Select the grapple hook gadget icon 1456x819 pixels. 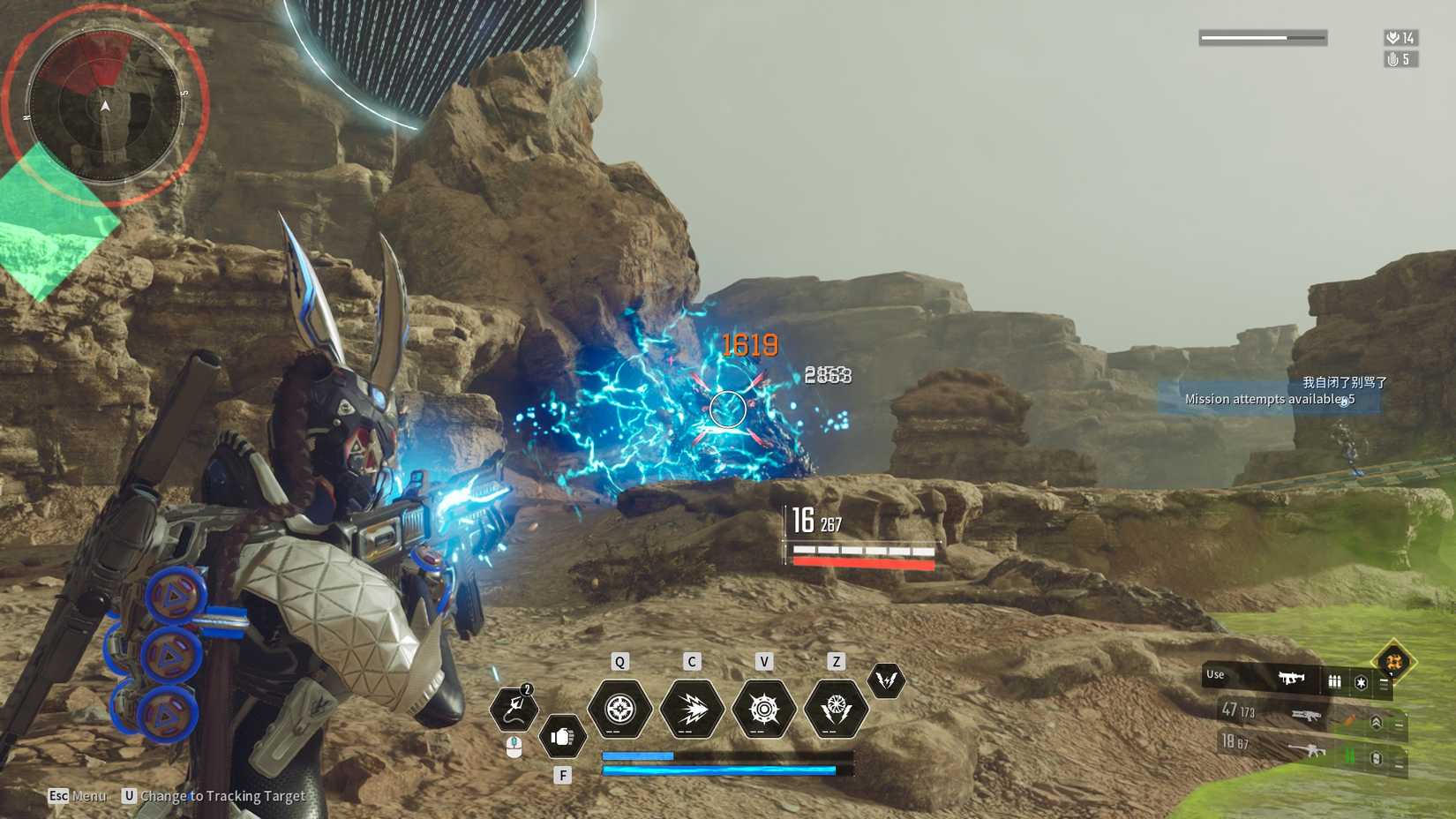coord(514,706)
